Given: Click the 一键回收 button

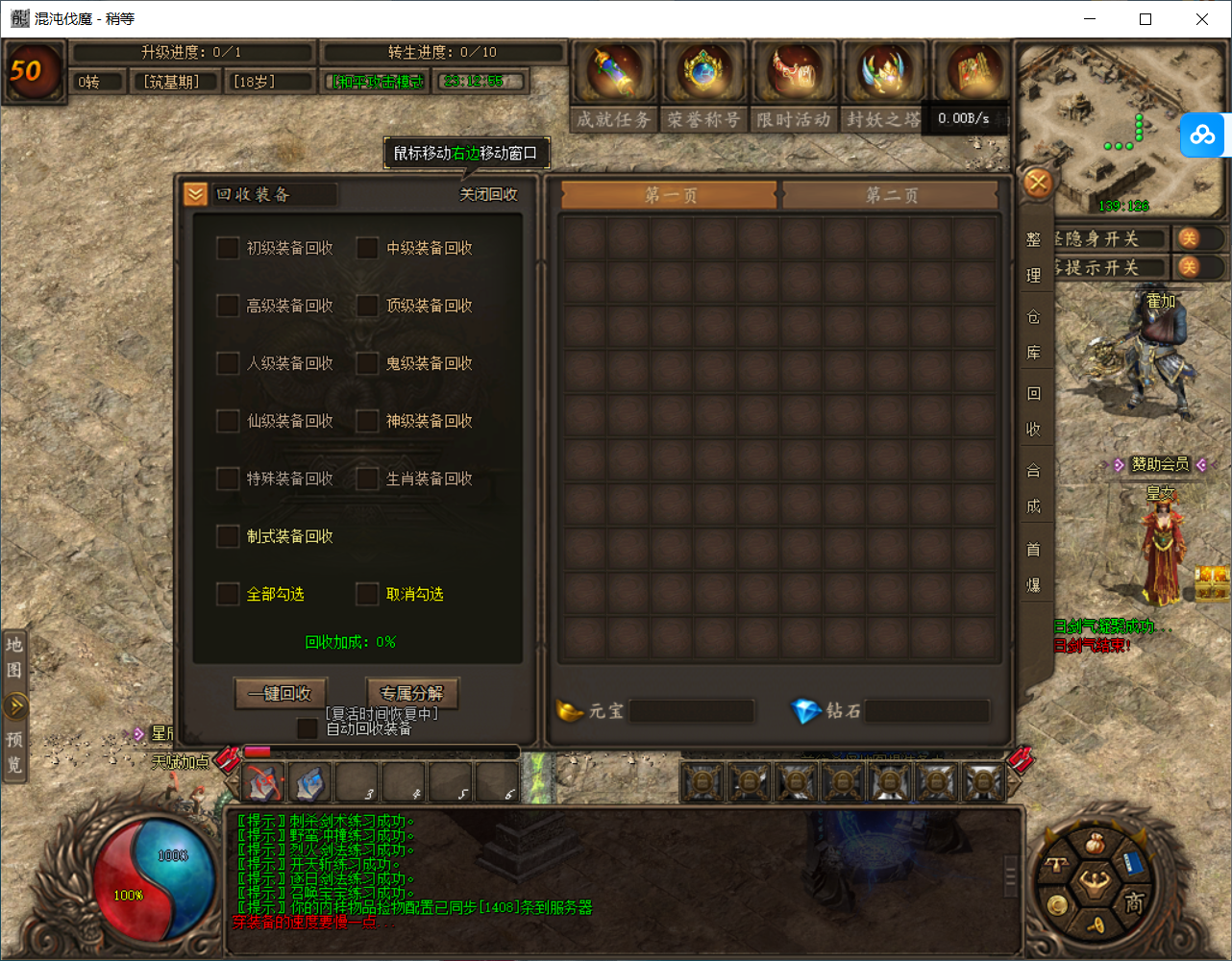Looking at the screenshot, I should (x=281, y=693).
